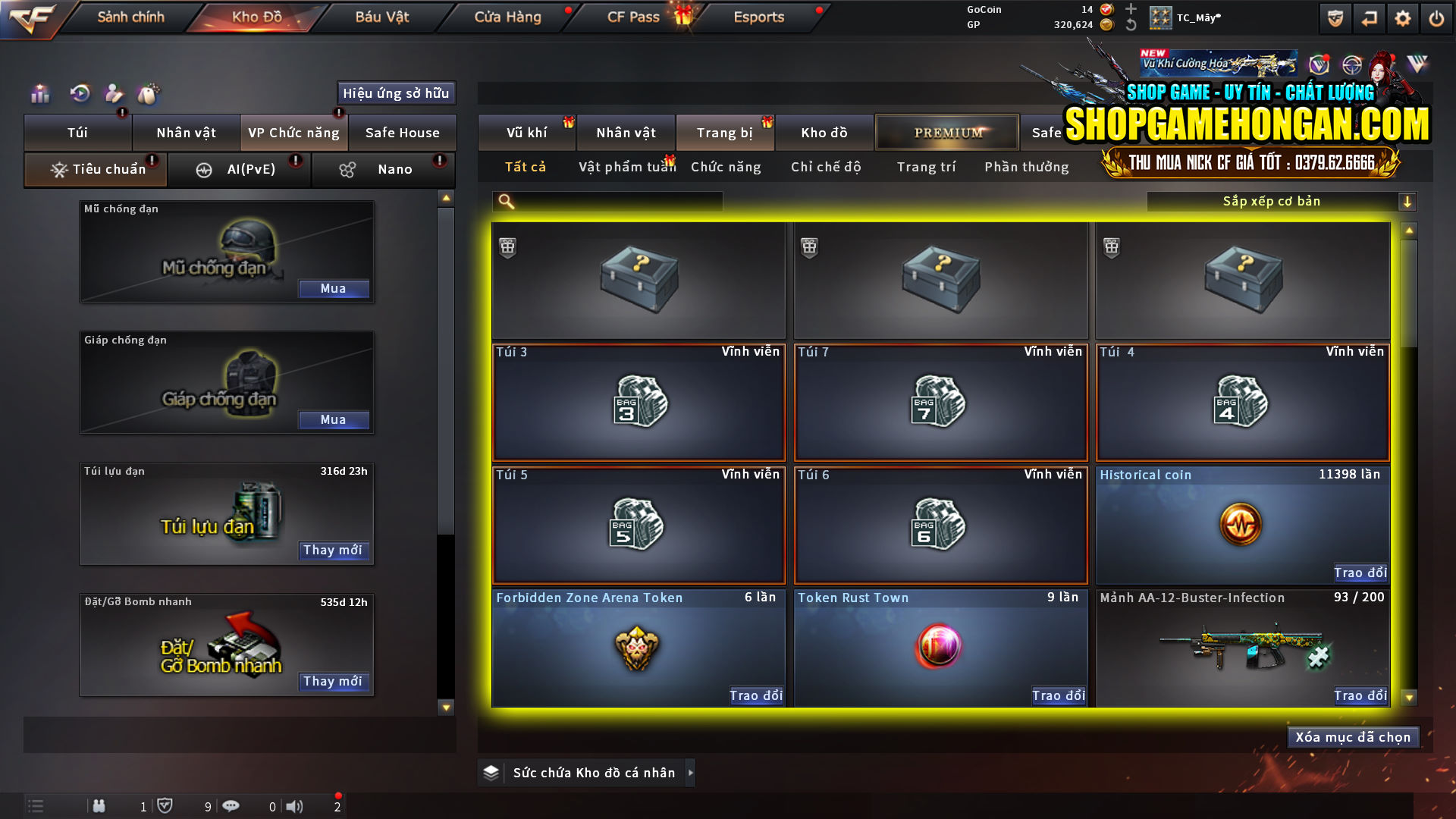This screenshot has width=1456, height=819.
Task: Toggle sound with the speaker icon bottom bar
Action: click(295, 806)
